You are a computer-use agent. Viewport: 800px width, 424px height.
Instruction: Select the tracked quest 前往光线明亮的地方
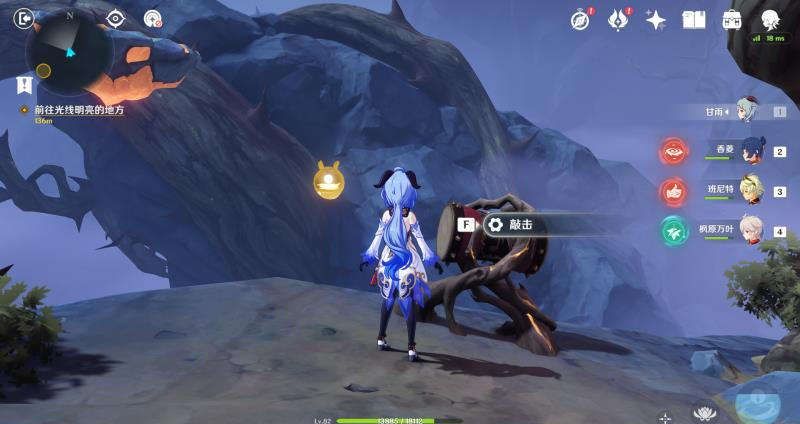[x=77, y=110]
